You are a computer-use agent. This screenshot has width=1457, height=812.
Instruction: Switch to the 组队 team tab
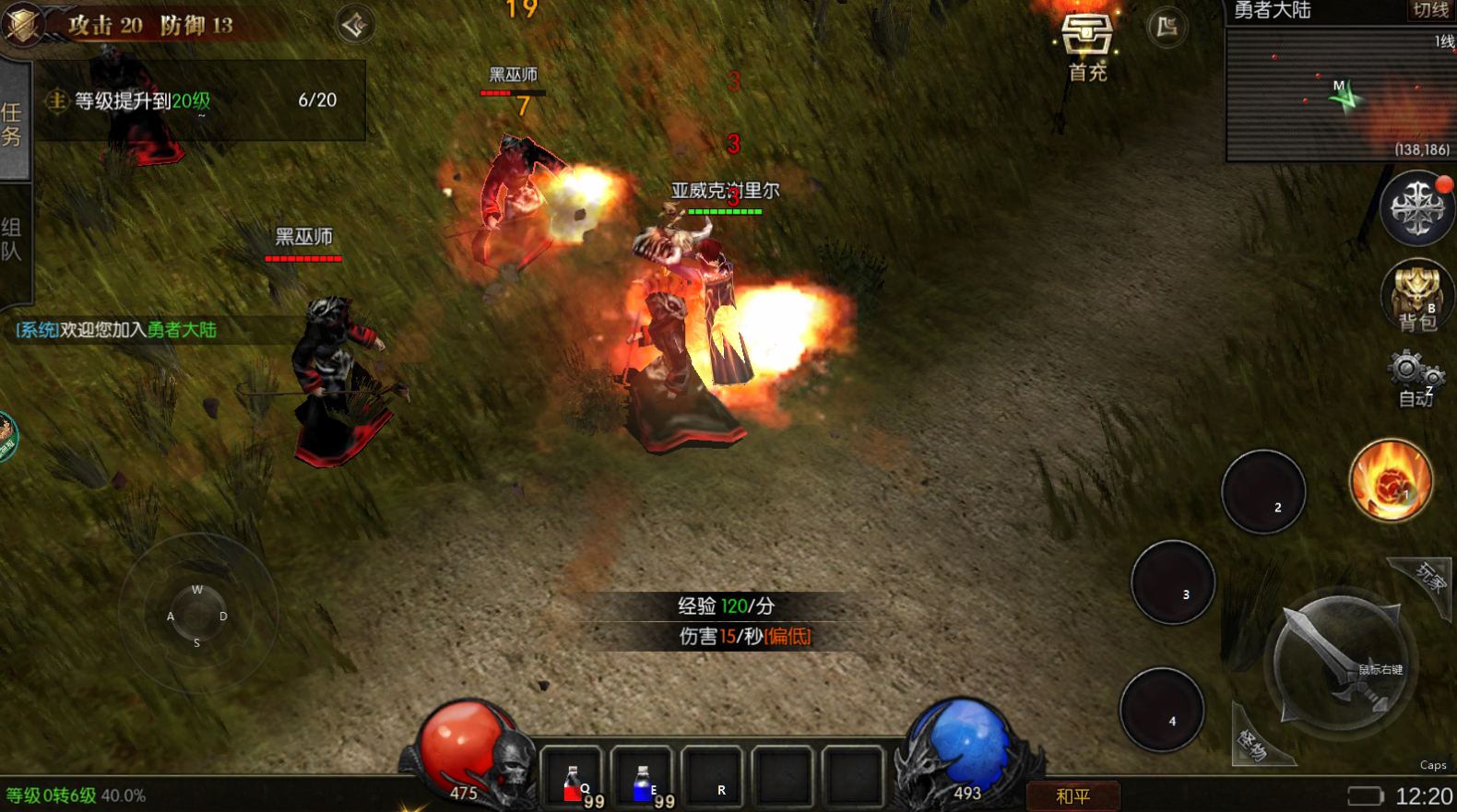[12, 240]
